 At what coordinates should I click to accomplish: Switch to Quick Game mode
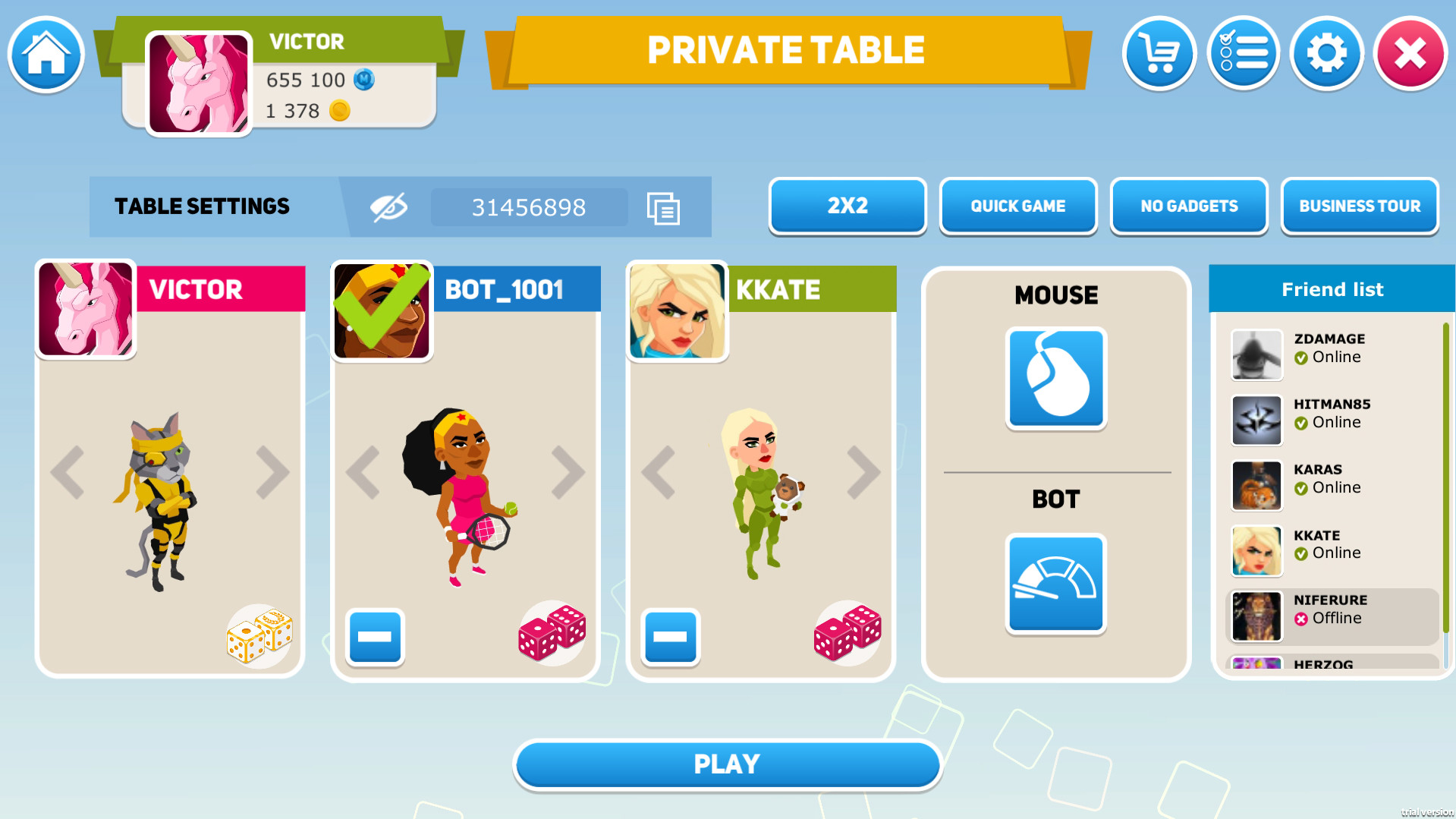[1017, 206]
